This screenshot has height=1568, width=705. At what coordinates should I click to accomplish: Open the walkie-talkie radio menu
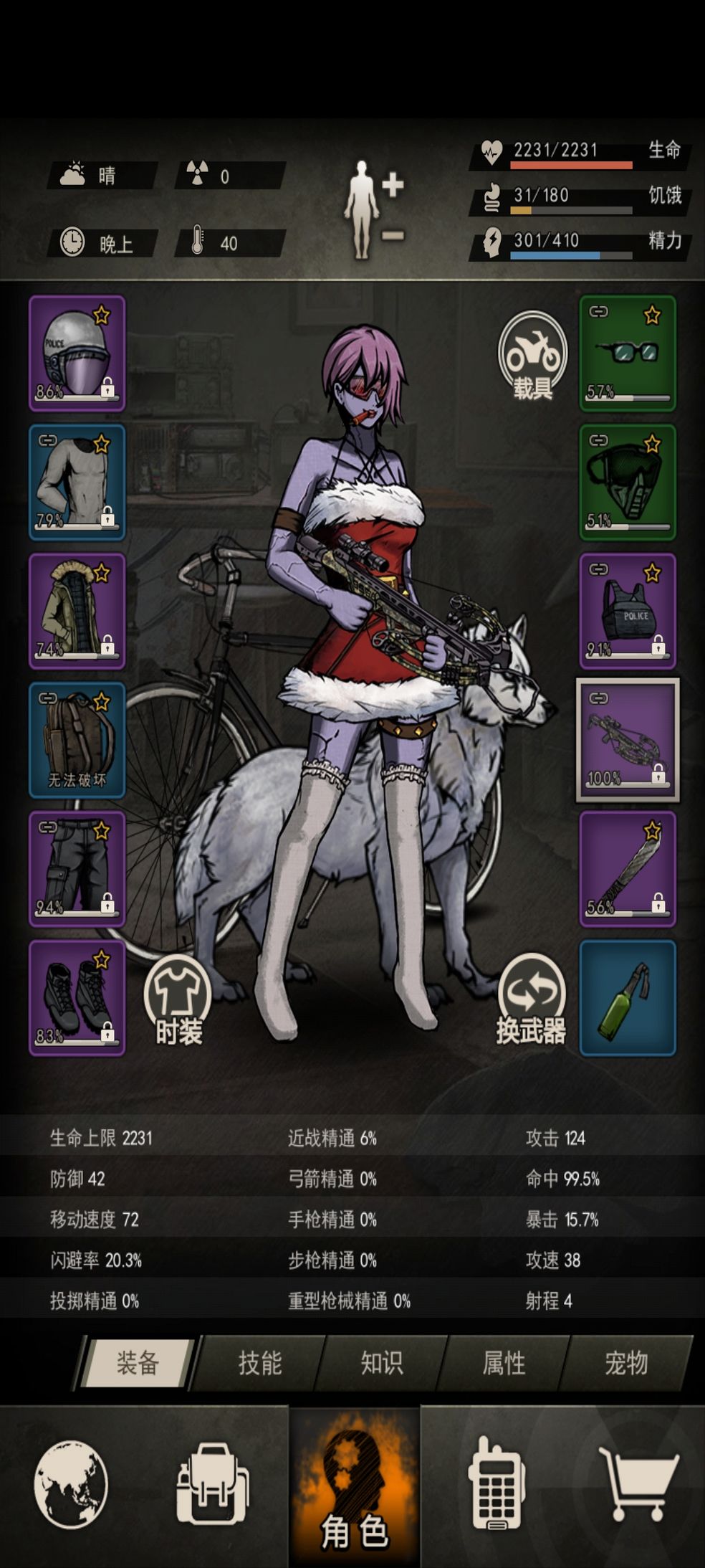pyautogui.click(x=496, y=1484)
